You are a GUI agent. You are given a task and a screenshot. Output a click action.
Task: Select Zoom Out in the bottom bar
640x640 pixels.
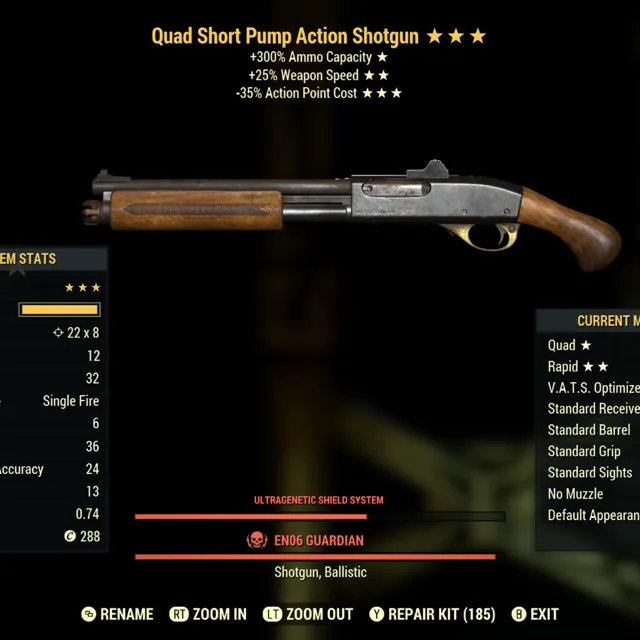click(x=307, y=614)
